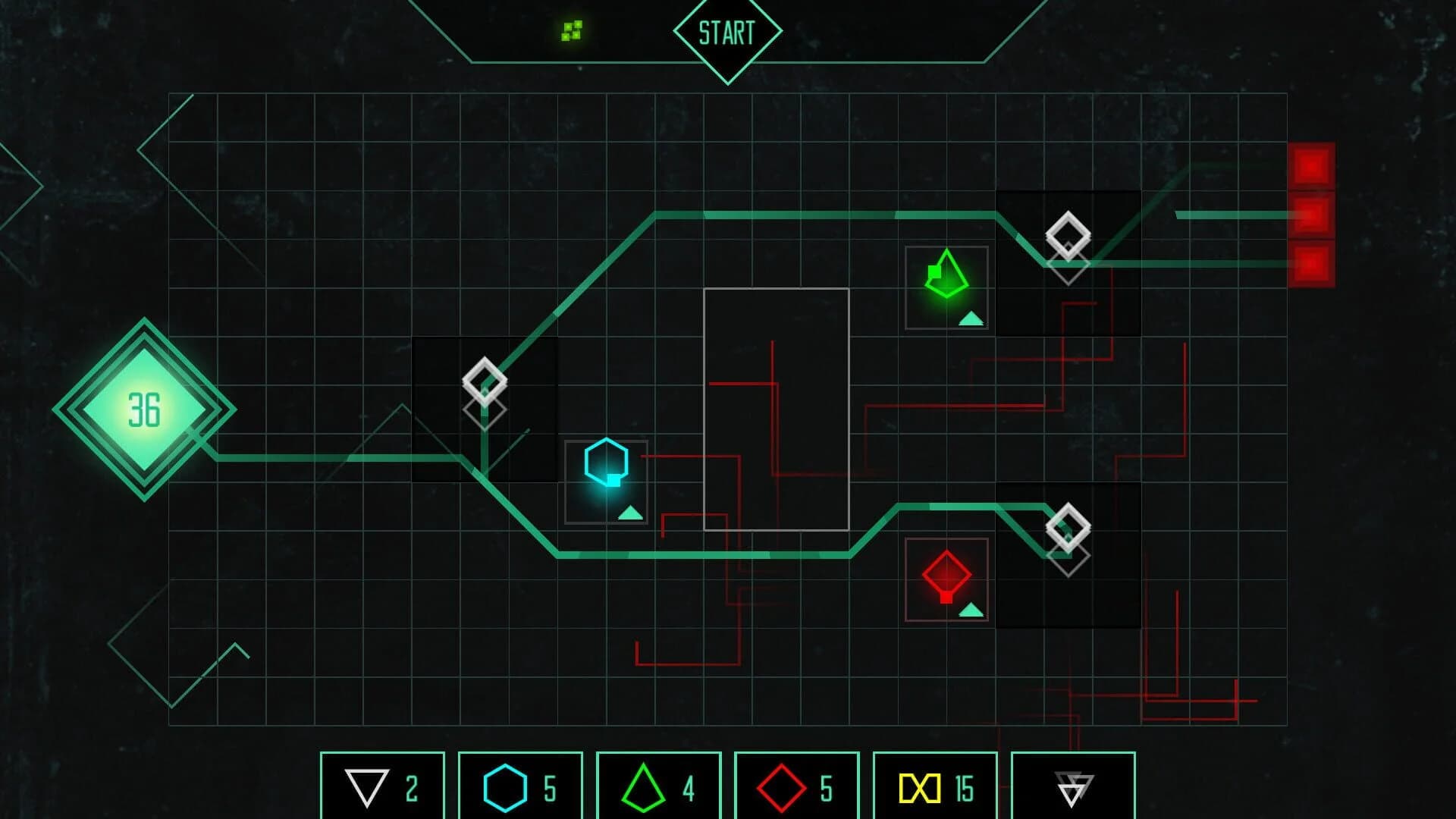Select the green pyramid tower costing 4
The image size is (1456, 819).
point(661,788)
